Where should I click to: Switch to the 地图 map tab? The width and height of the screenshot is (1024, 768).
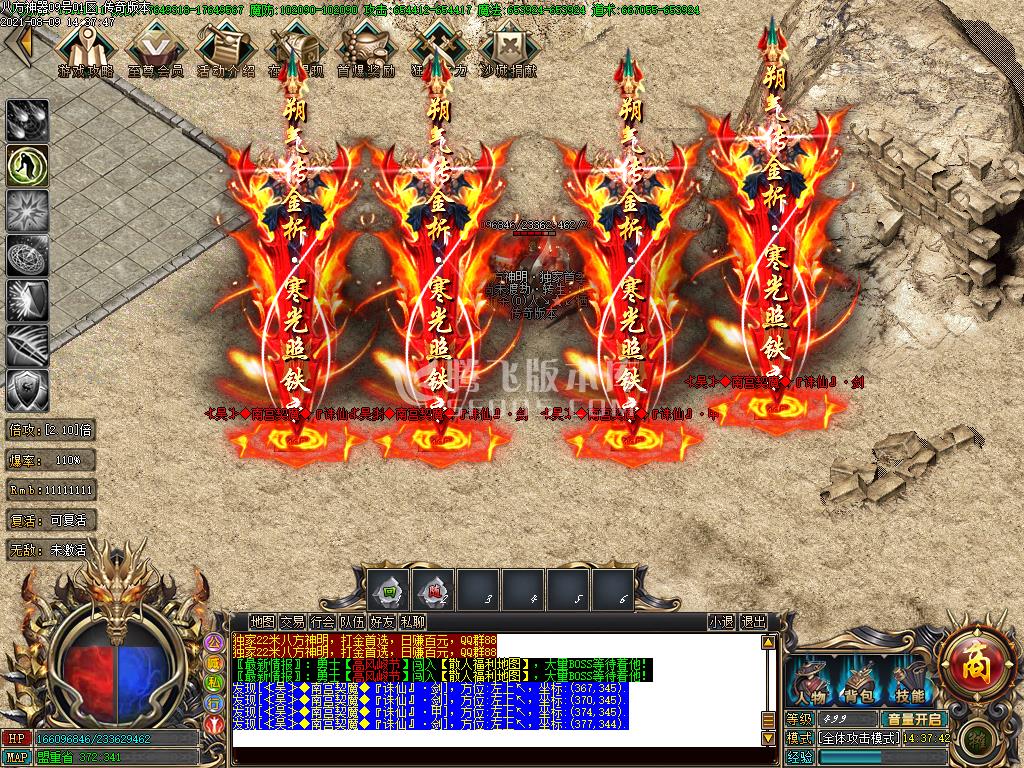click(262, 622)
